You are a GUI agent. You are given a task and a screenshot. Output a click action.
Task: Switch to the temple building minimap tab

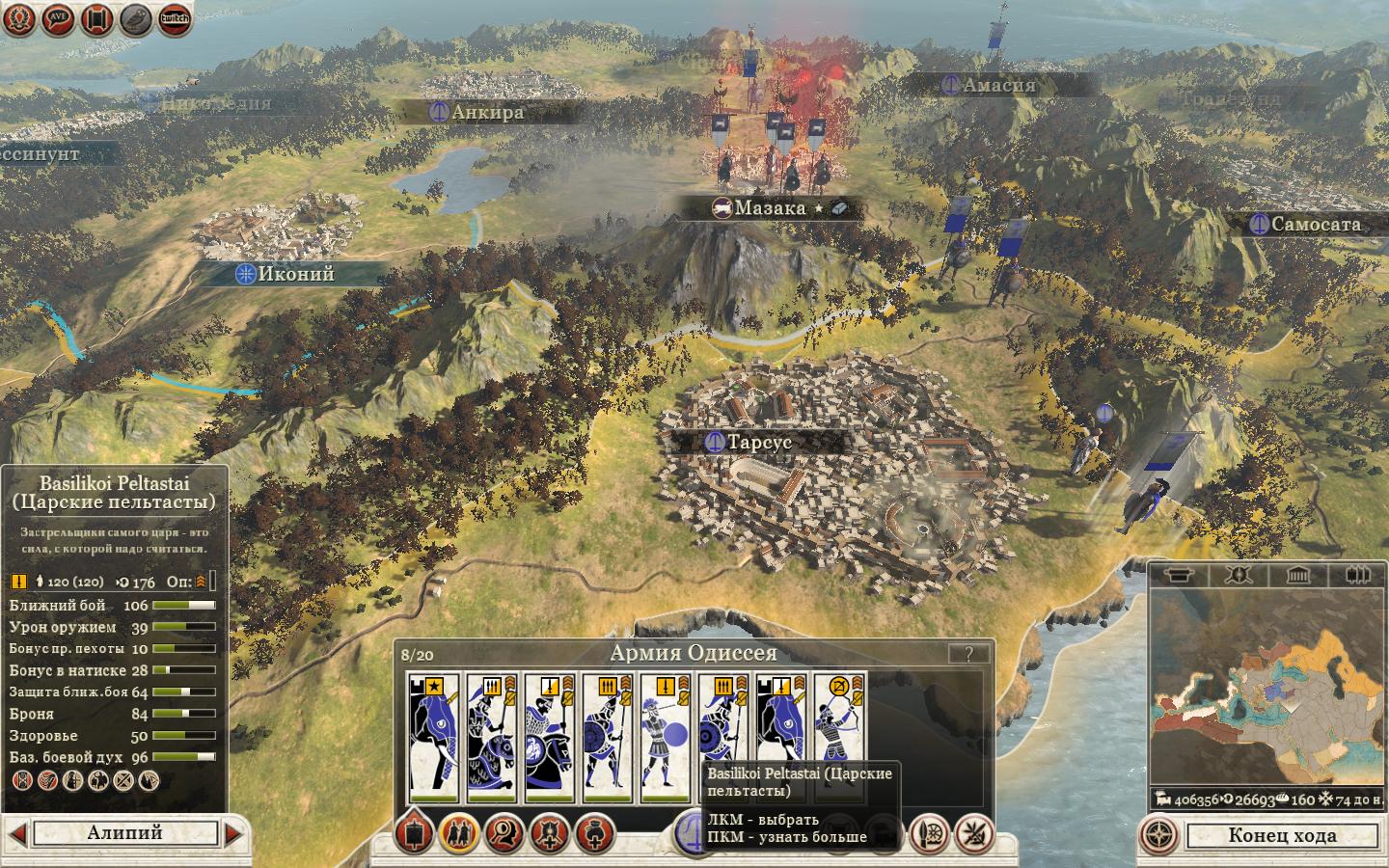click(x=1296, y=576)
